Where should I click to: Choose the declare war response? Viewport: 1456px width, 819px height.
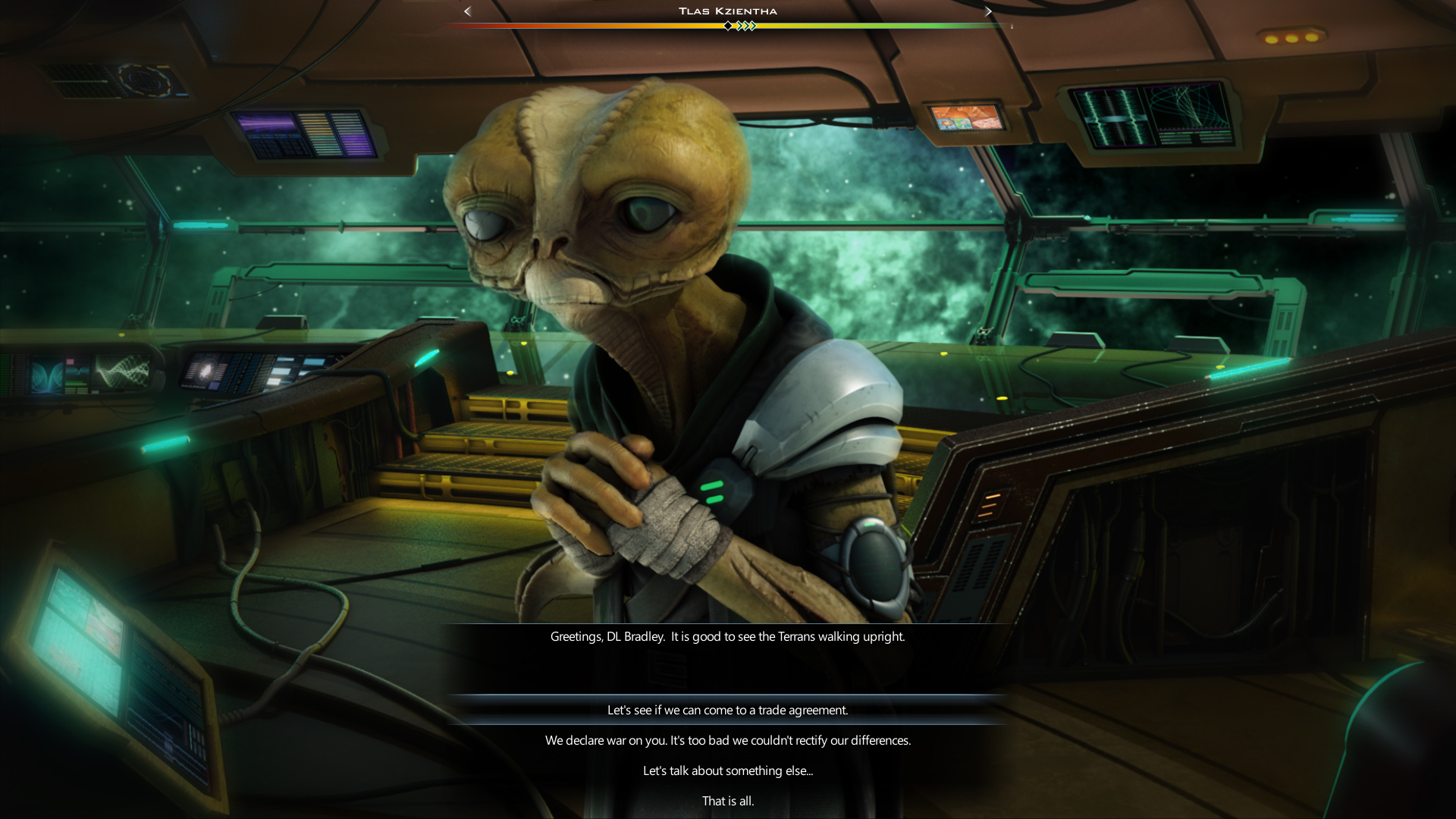coord(728,740)
